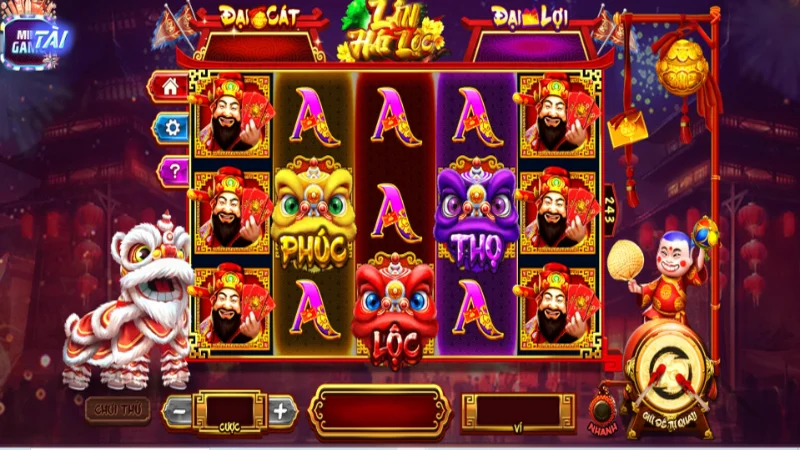800x450 pixels.
Task: Decrease the bet with the minus button
Action: pos(178,410)
